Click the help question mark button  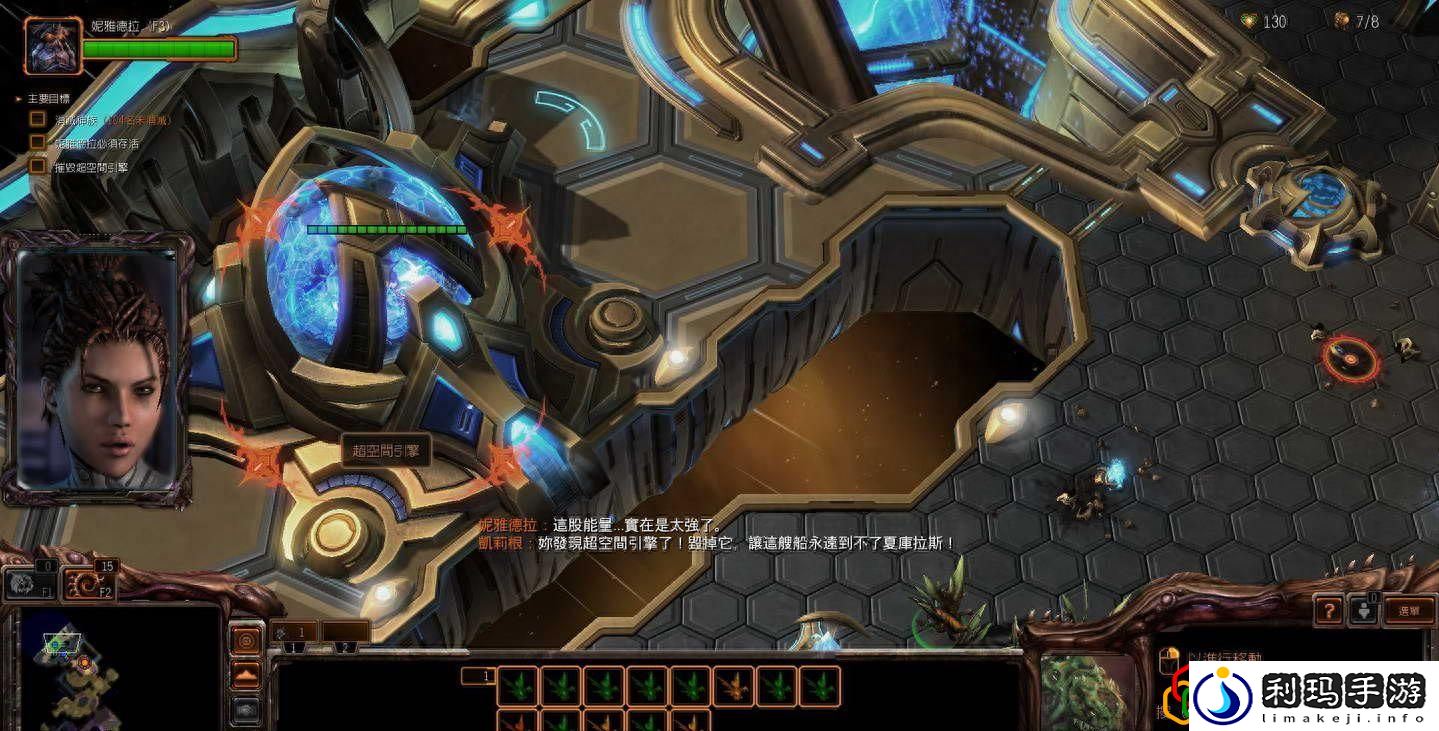click(x=1330, y=610)
